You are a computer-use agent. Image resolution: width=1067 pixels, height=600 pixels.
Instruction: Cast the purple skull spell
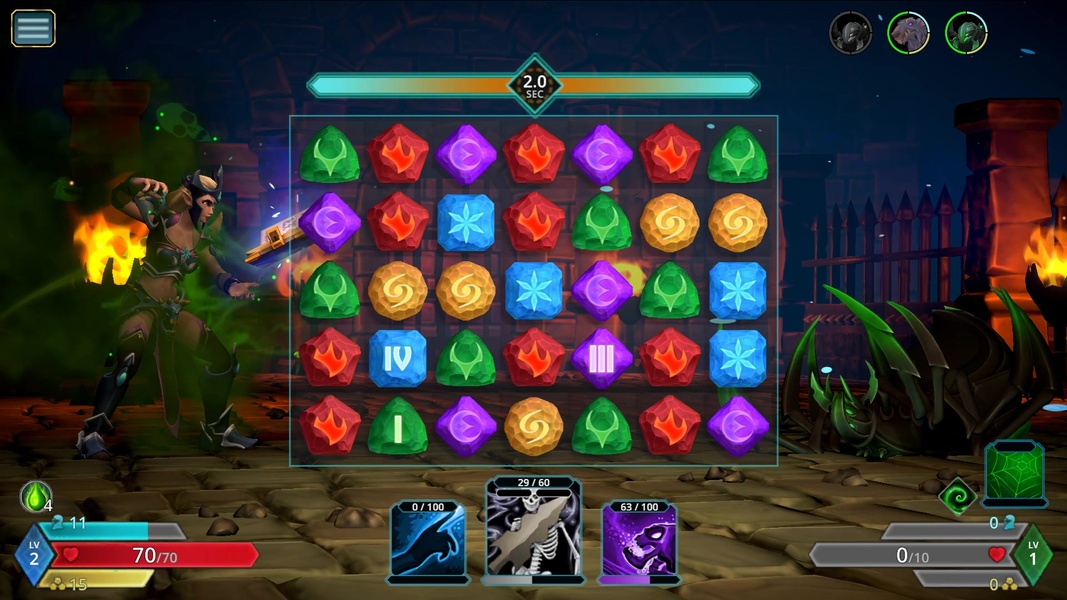click(640, 539)
